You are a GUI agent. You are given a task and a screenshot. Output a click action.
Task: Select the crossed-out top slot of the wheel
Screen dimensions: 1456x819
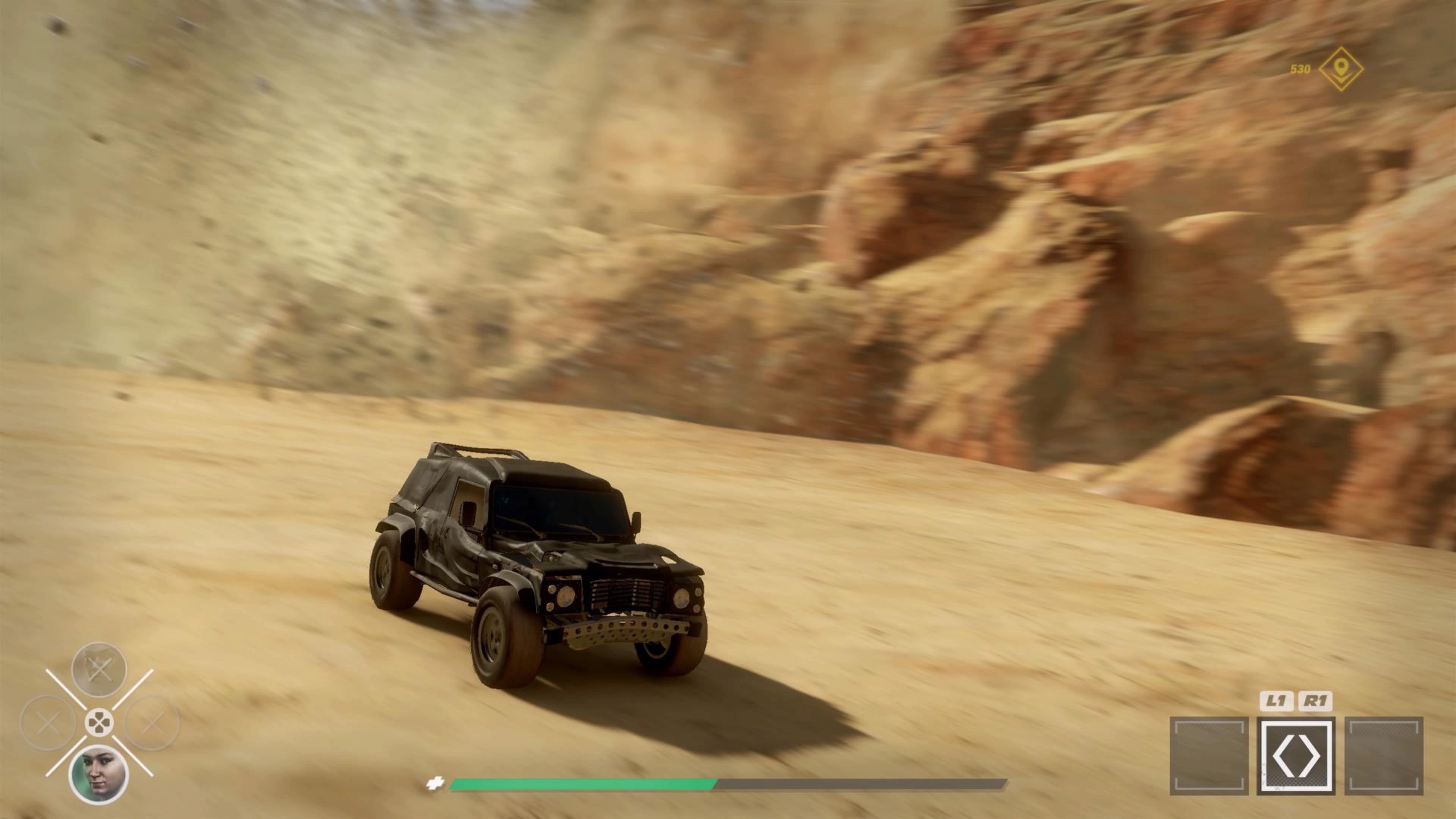99,669
